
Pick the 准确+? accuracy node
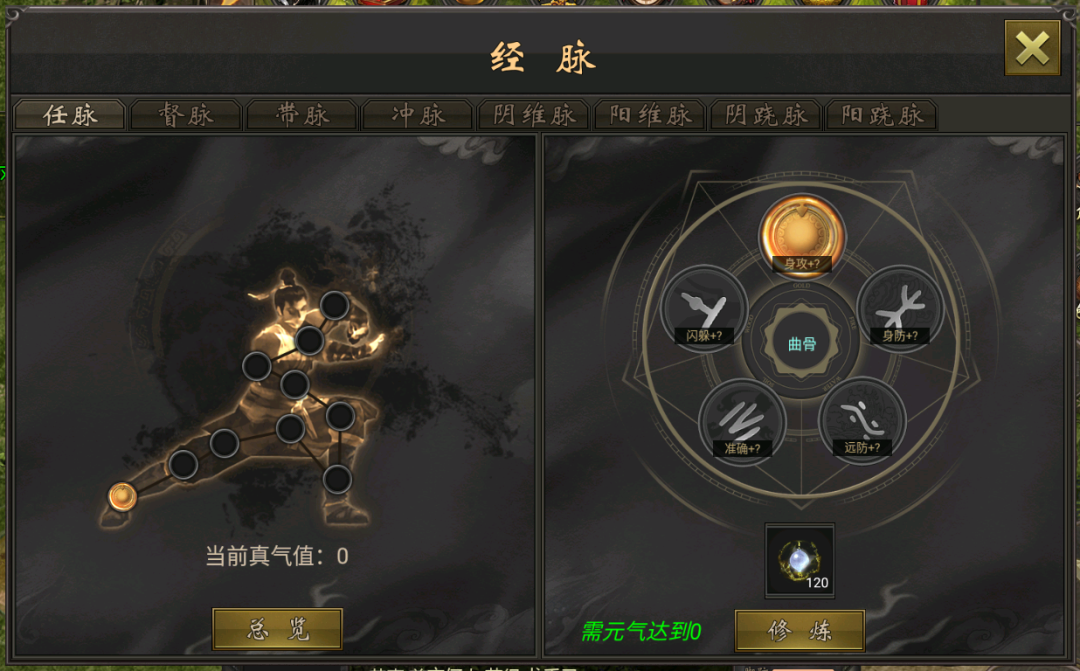pyautogui.click(x=742, y=421)
